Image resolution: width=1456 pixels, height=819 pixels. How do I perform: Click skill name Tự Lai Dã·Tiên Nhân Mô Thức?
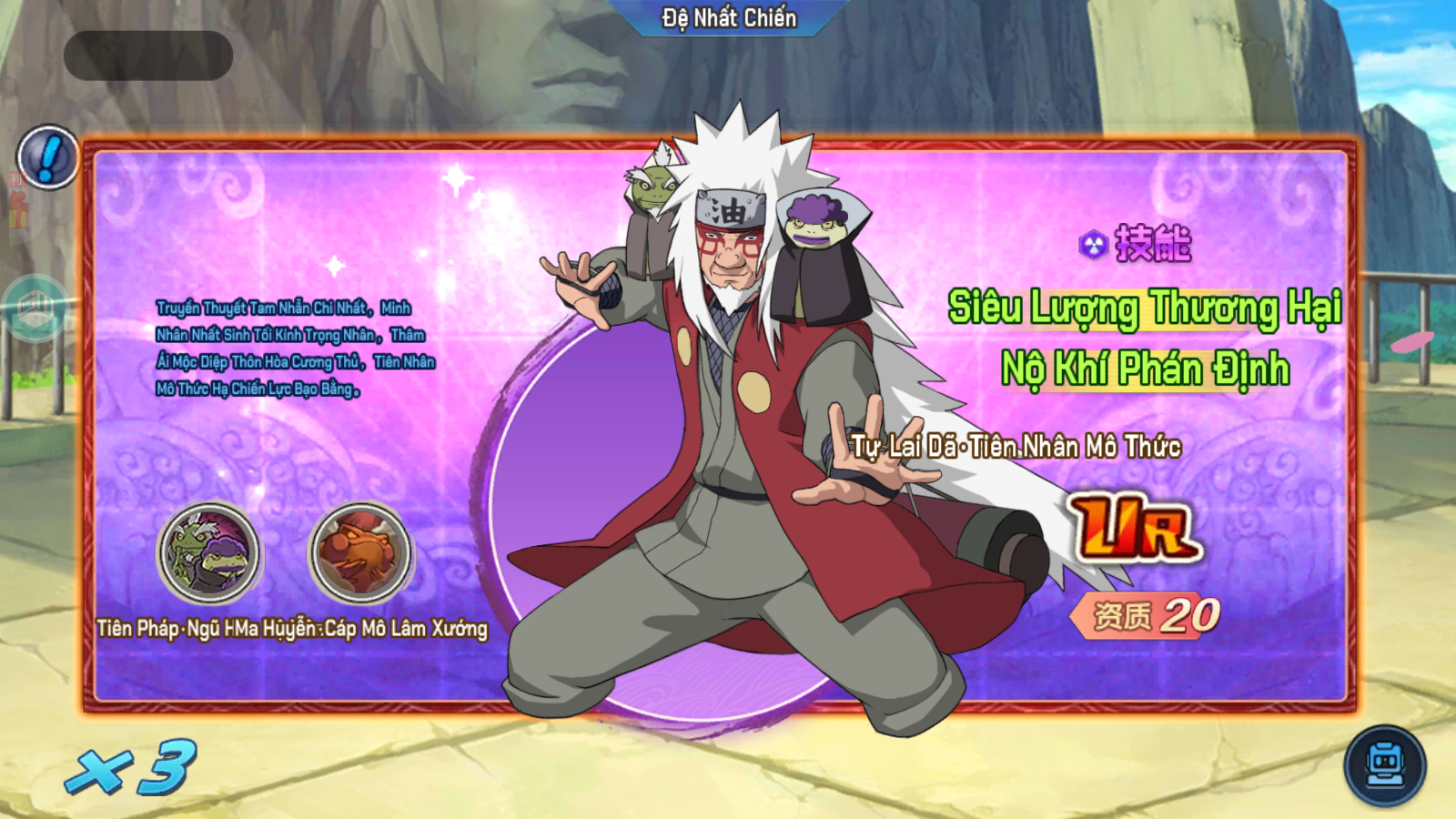point(1016,447)
